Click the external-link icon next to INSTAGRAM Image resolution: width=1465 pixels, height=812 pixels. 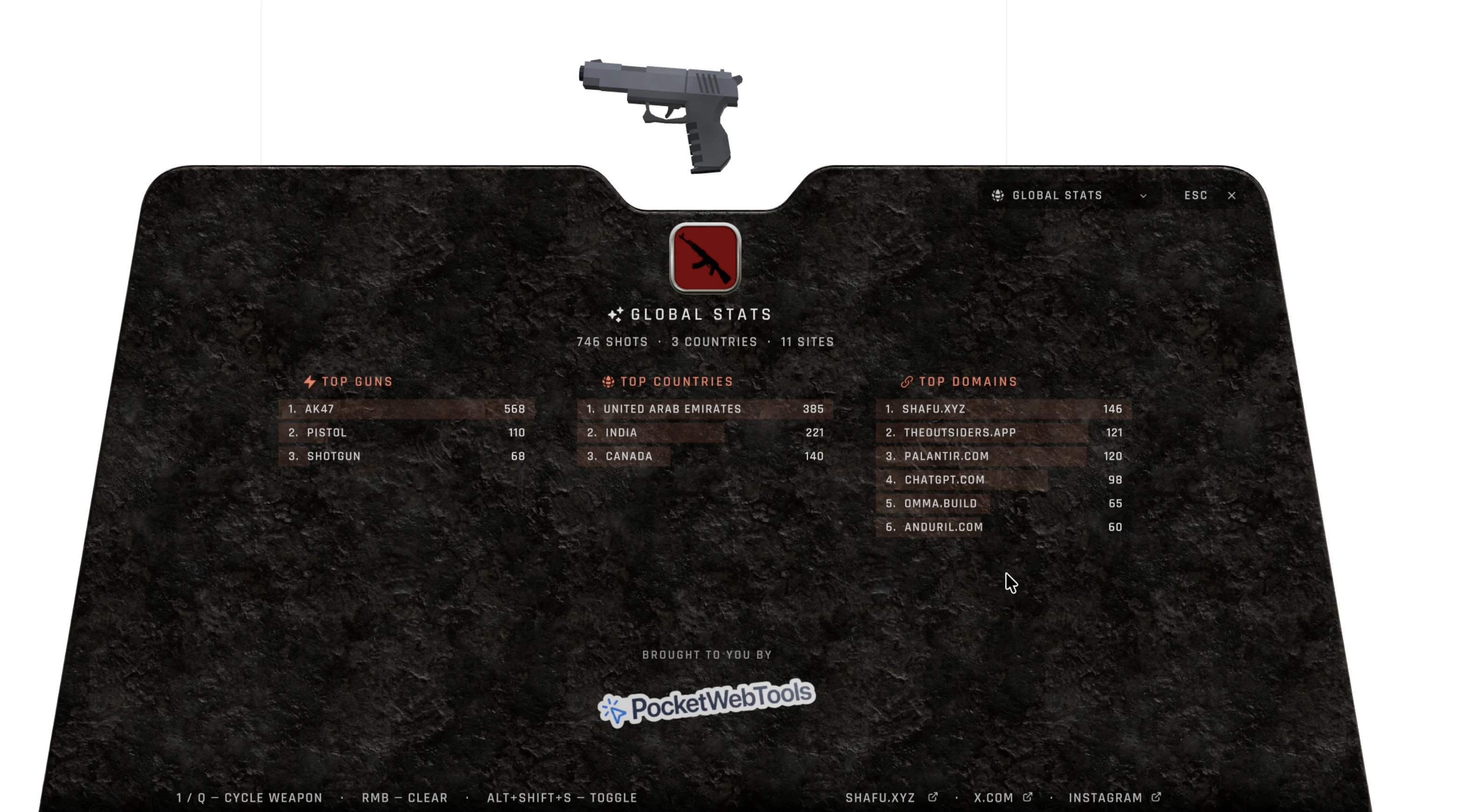(x=1157, y=797)
